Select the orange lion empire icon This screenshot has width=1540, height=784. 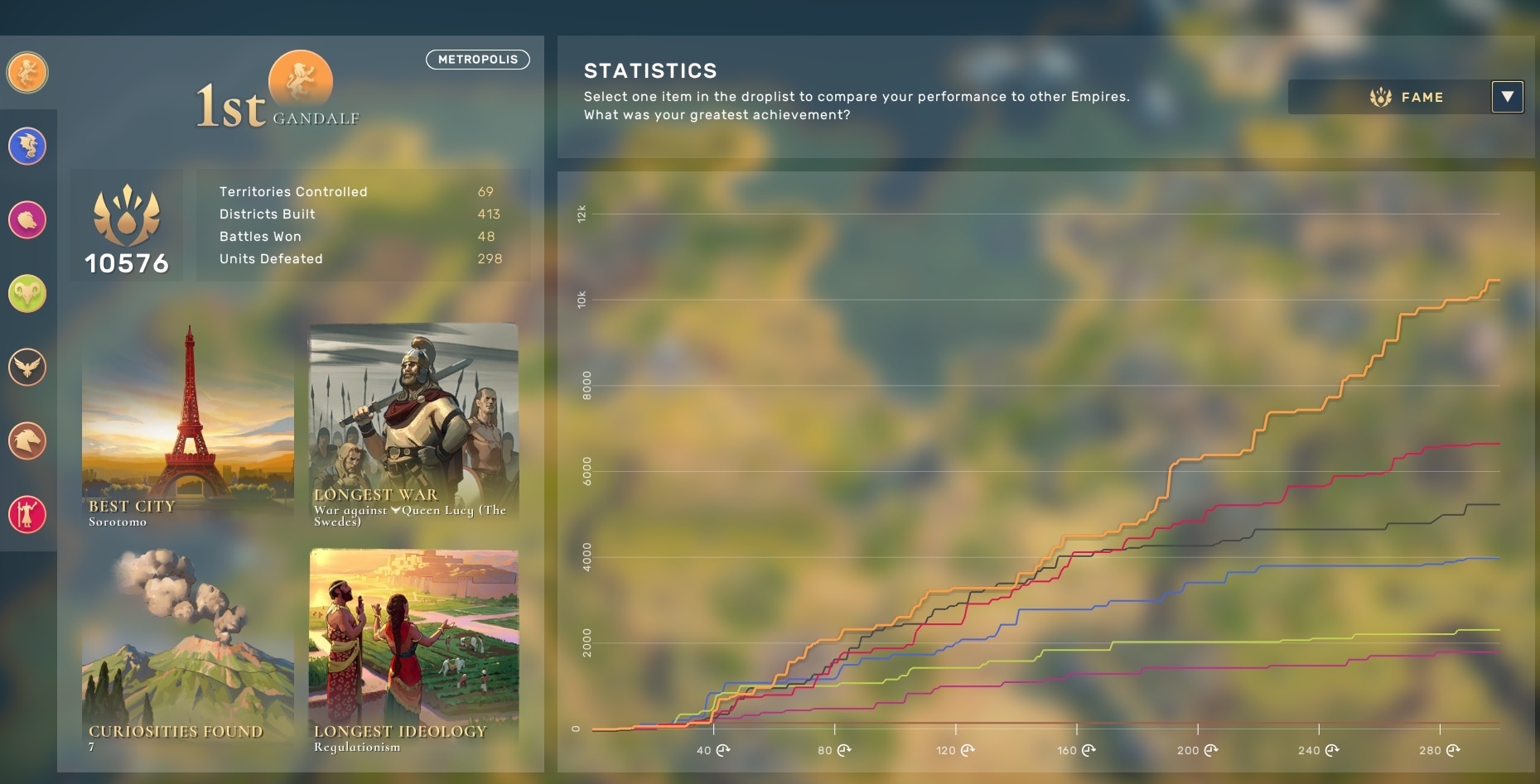27,73
